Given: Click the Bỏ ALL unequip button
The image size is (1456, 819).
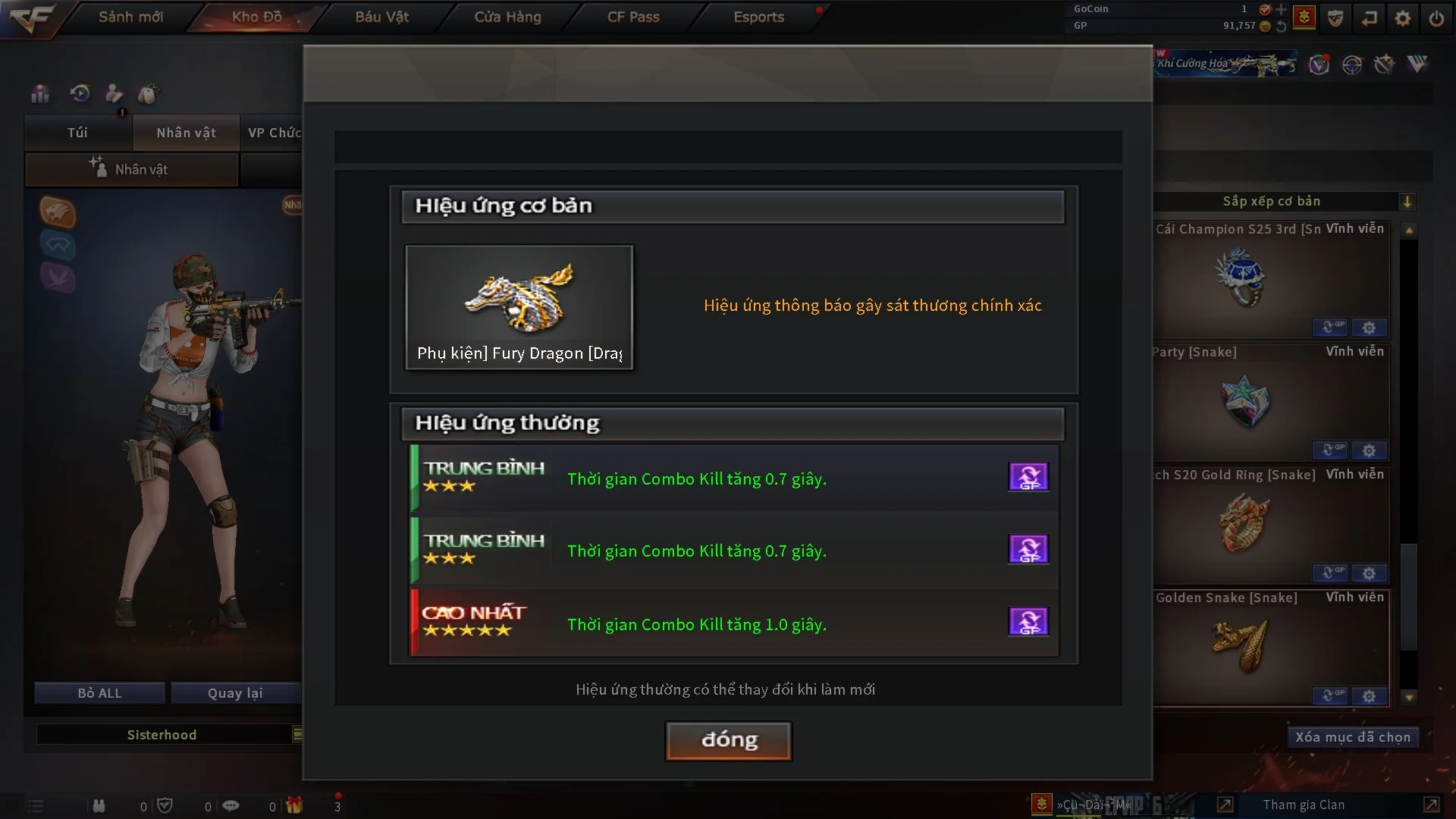Looking at the screenshot, I should click(x=99, y=693).
